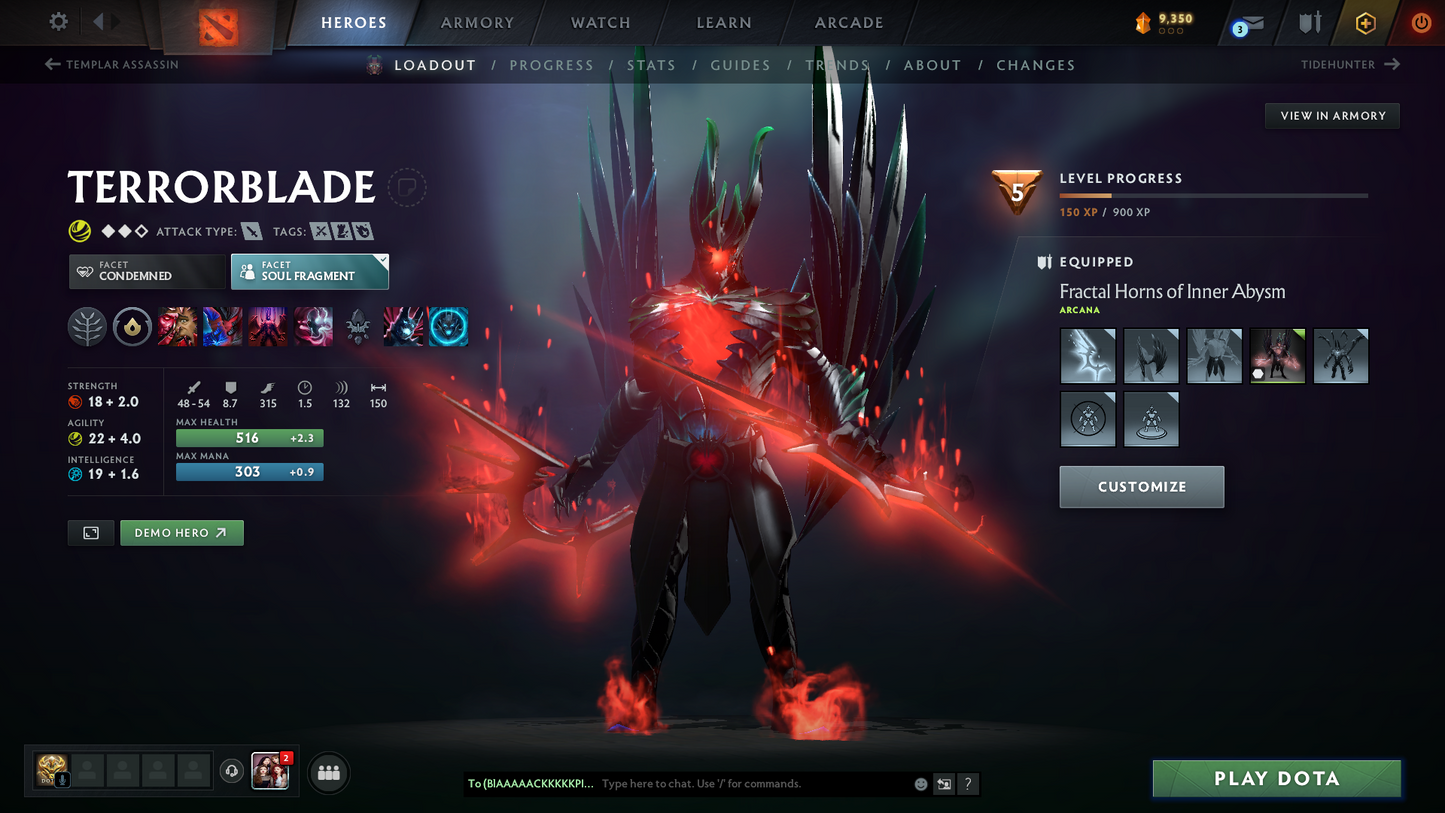
Task: Select the Fractal Horns arcana thumbnail
Action: click(x=1277, y=355)
